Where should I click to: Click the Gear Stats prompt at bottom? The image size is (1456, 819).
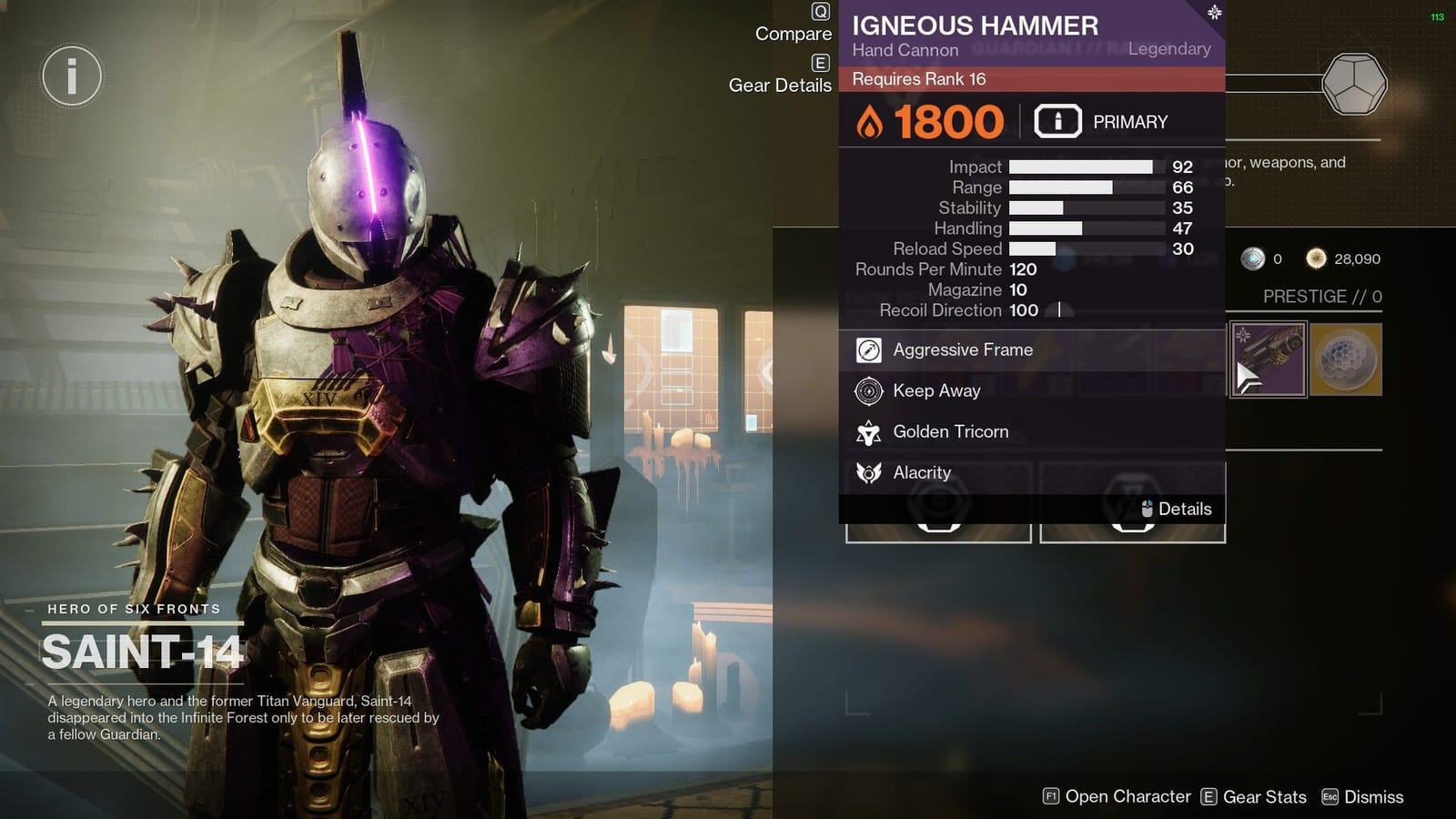click(x=1262, y=796)
